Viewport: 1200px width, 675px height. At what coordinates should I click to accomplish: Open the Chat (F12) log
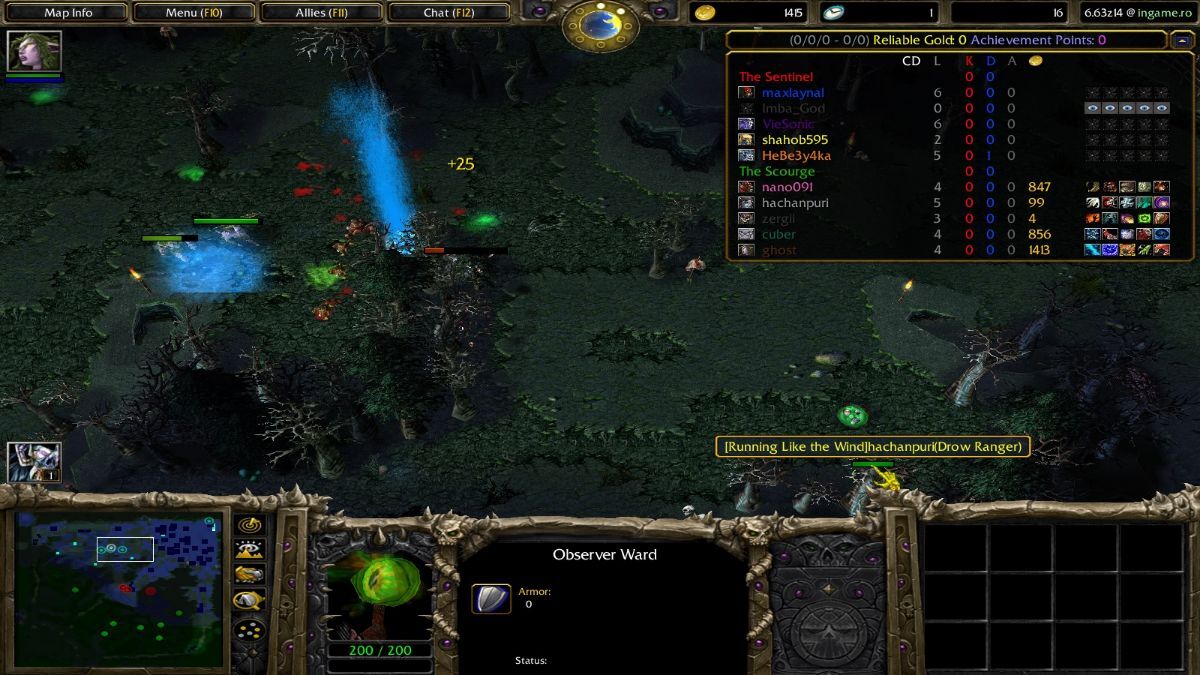pyautogui.click(x=448, y=13)
